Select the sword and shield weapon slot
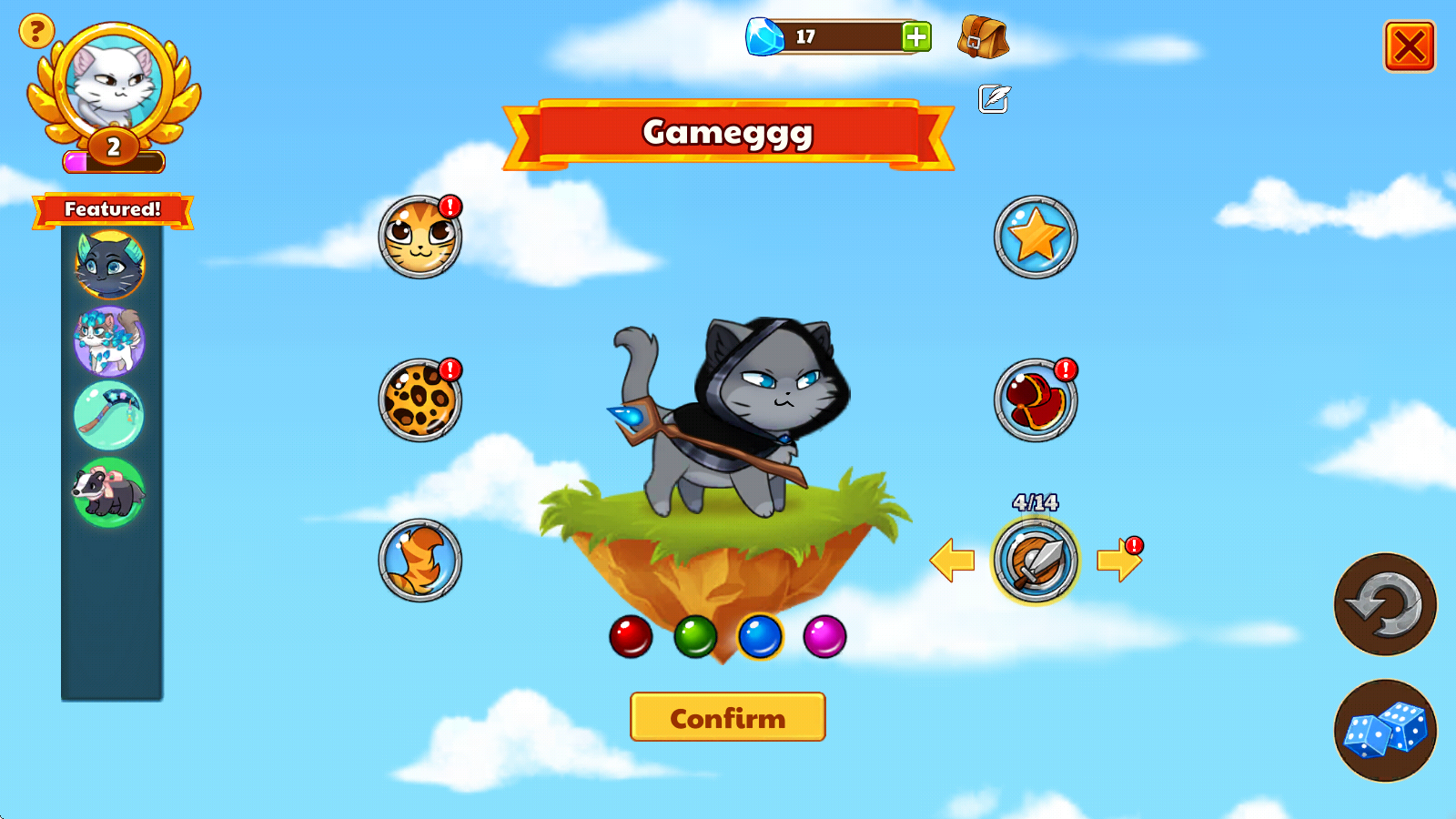Screen dimensions: 1456x819 click(x=1036, y=561)
